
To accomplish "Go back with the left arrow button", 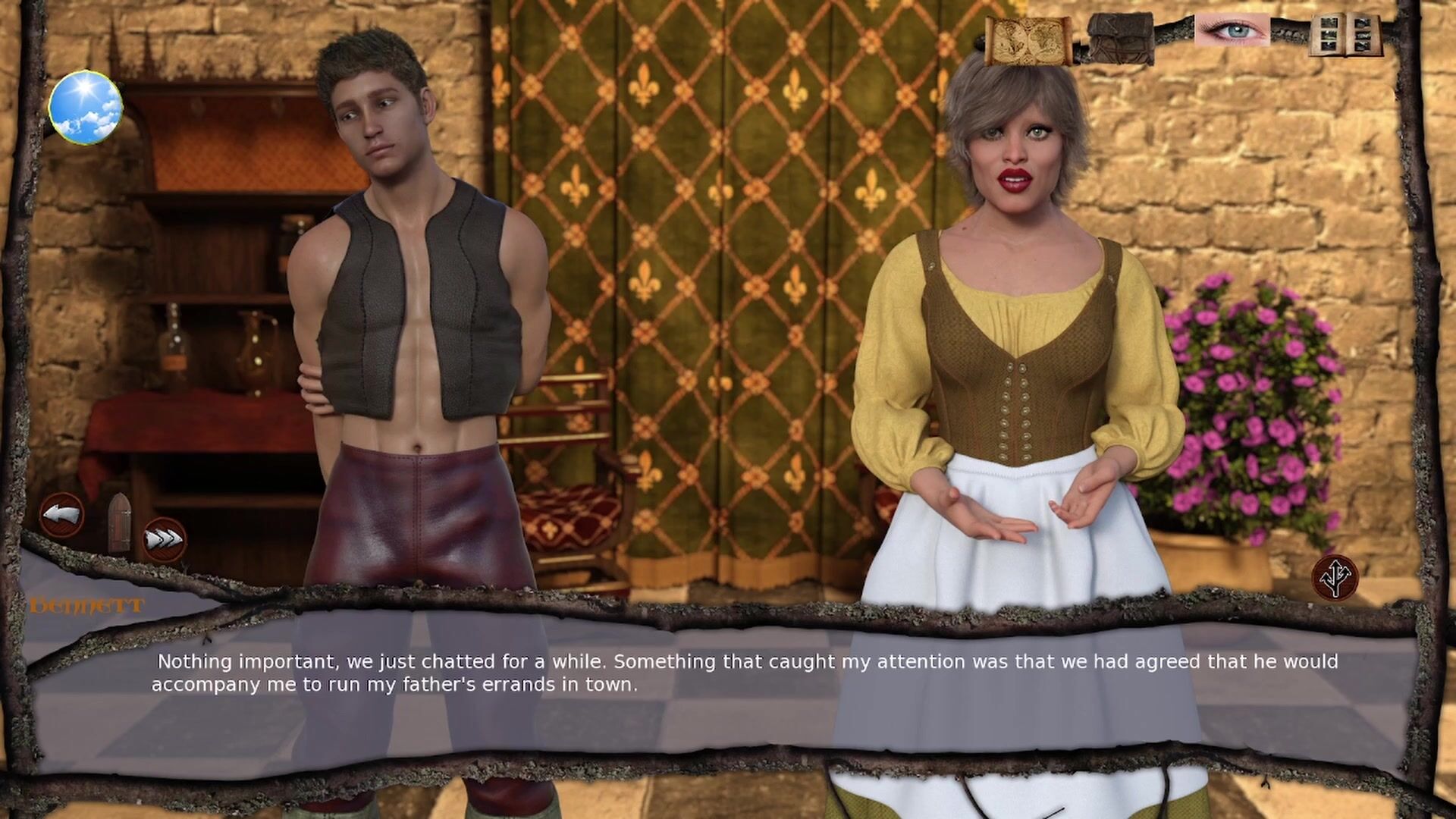I will click(x=61, y=515).
